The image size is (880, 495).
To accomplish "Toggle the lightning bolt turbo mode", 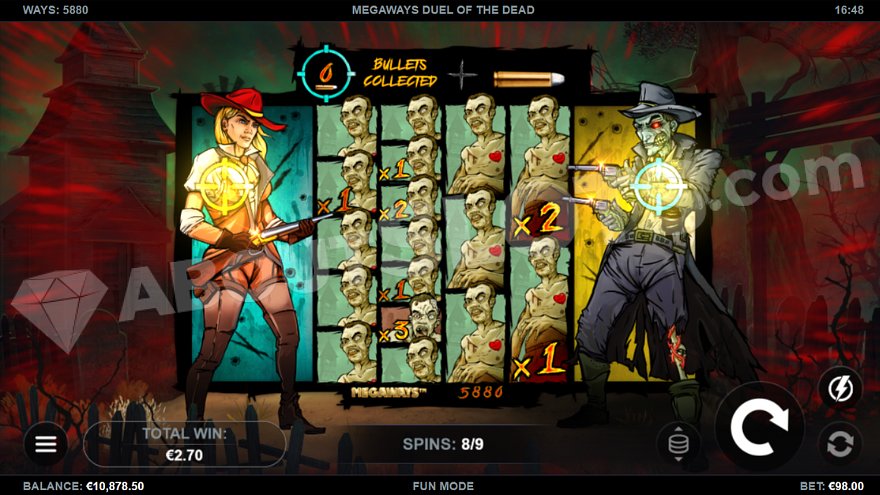I will pyautogui.click(x=840, y=389).
